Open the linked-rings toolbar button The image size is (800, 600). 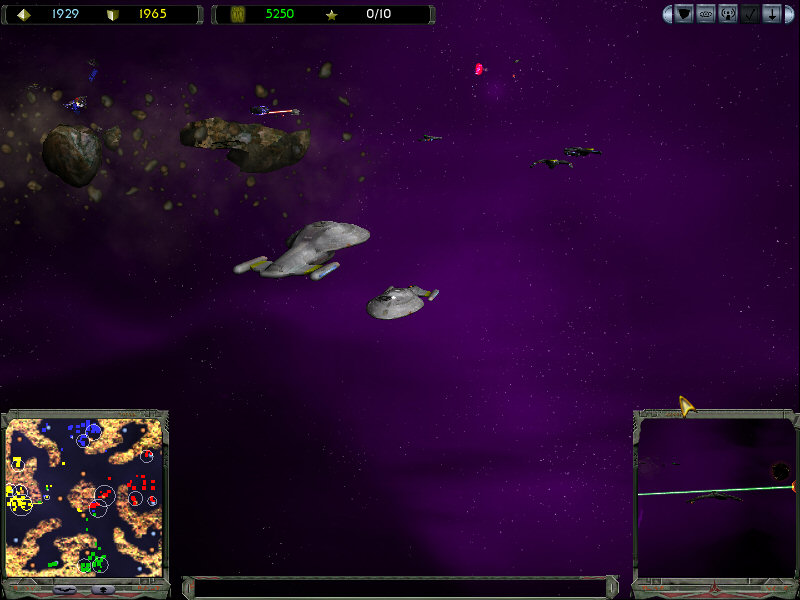[x=706, y=14]
